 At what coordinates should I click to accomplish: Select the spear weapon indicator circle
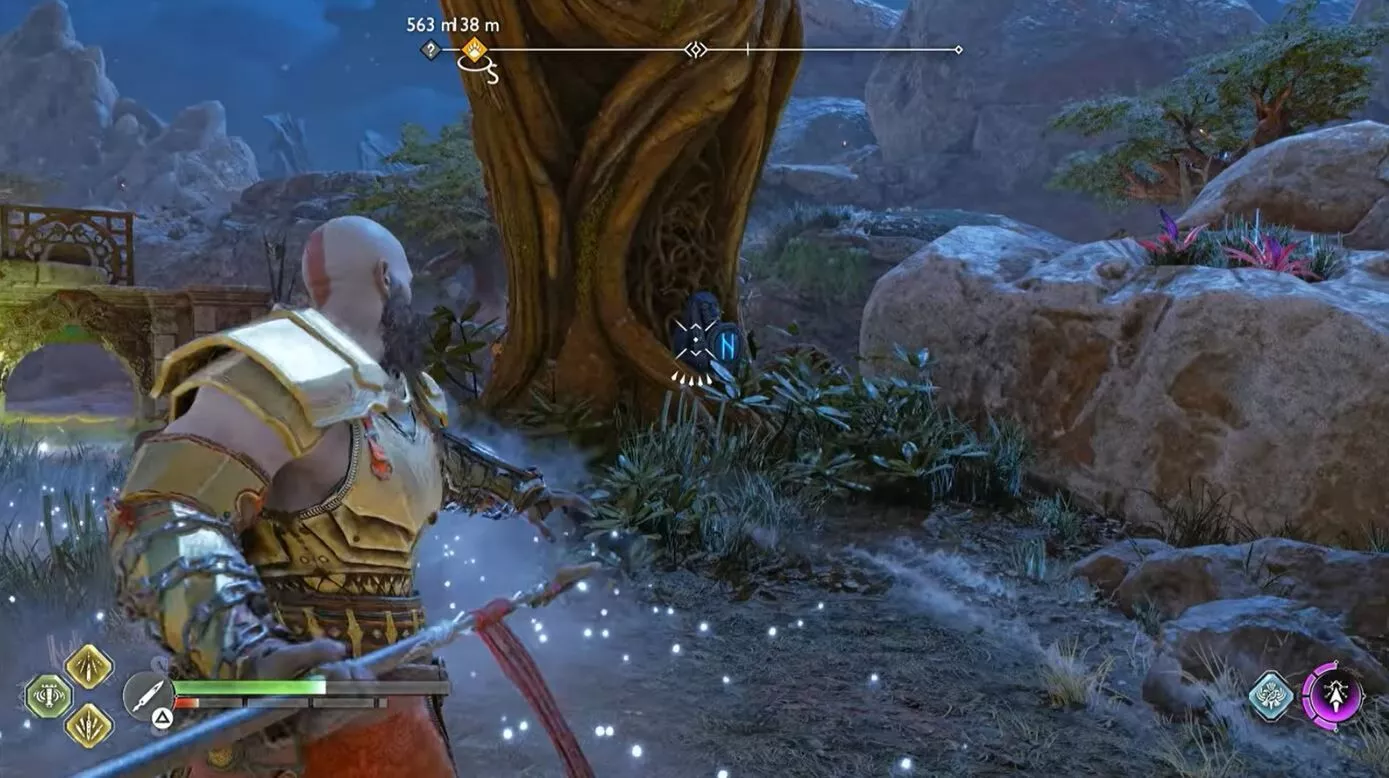click(x=146, y=695)
